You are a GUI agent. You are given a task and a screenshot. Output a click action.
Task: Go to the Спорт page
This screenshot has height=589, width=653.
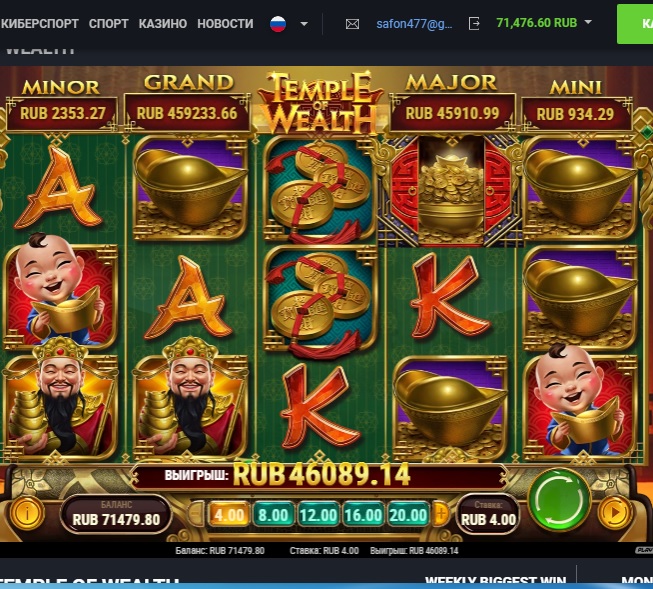108,23
